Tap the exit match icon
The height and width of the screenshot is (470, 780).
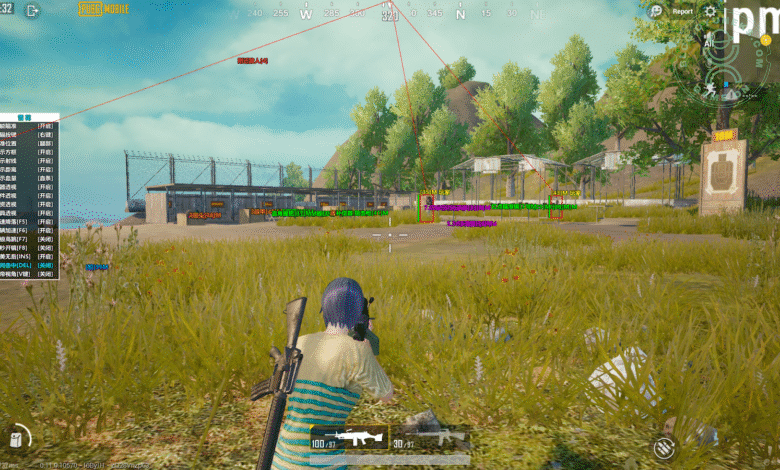32,11
